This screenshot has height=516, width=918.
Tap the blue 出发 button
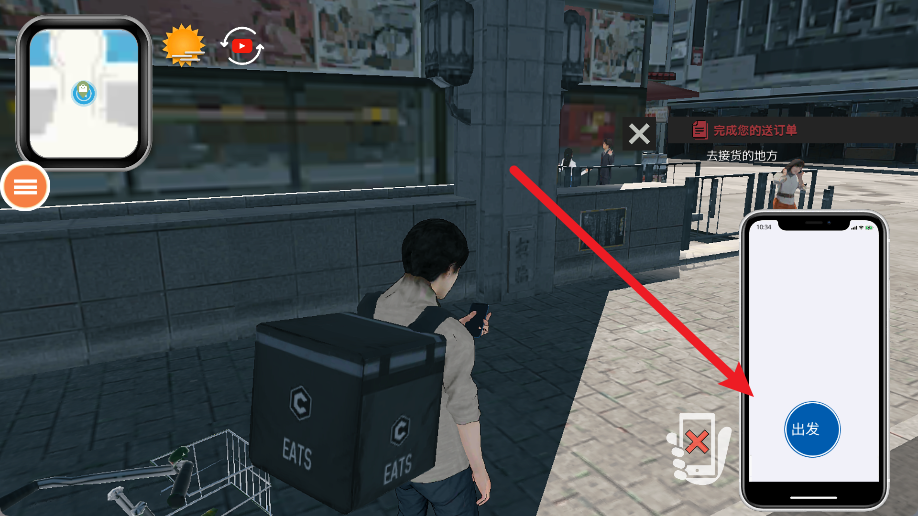(812, 430)
